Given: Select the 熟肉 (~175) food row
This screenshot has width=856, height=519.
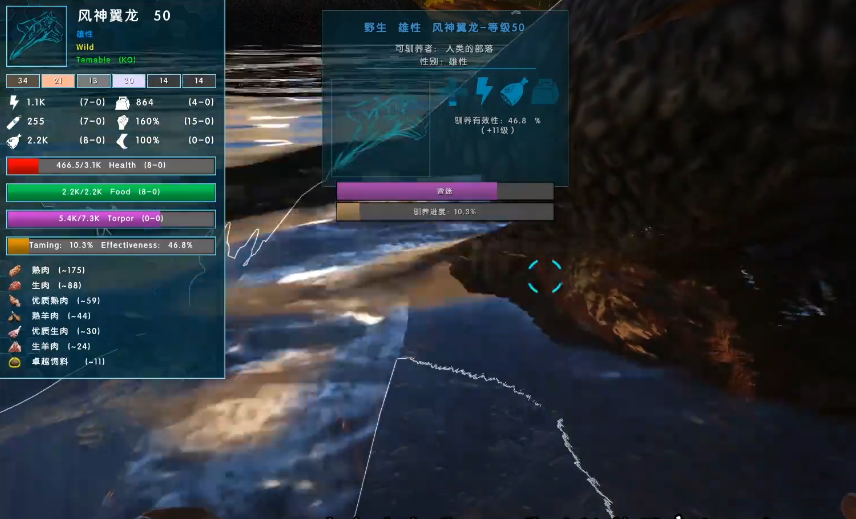Looking at the screenshot, I should (x=57, y=270).
